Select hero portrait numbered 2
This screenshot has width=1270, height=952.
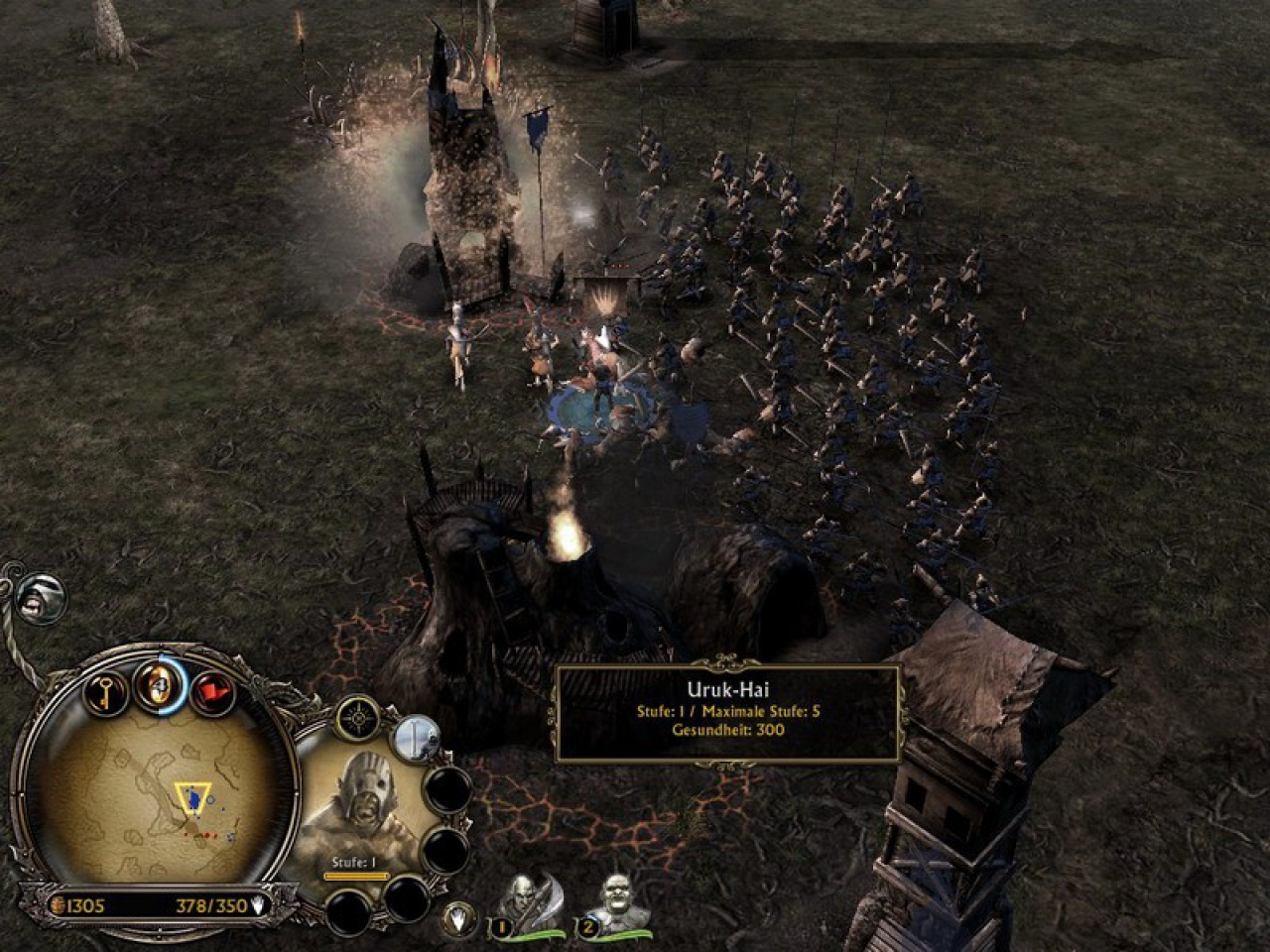coord(614,904)
